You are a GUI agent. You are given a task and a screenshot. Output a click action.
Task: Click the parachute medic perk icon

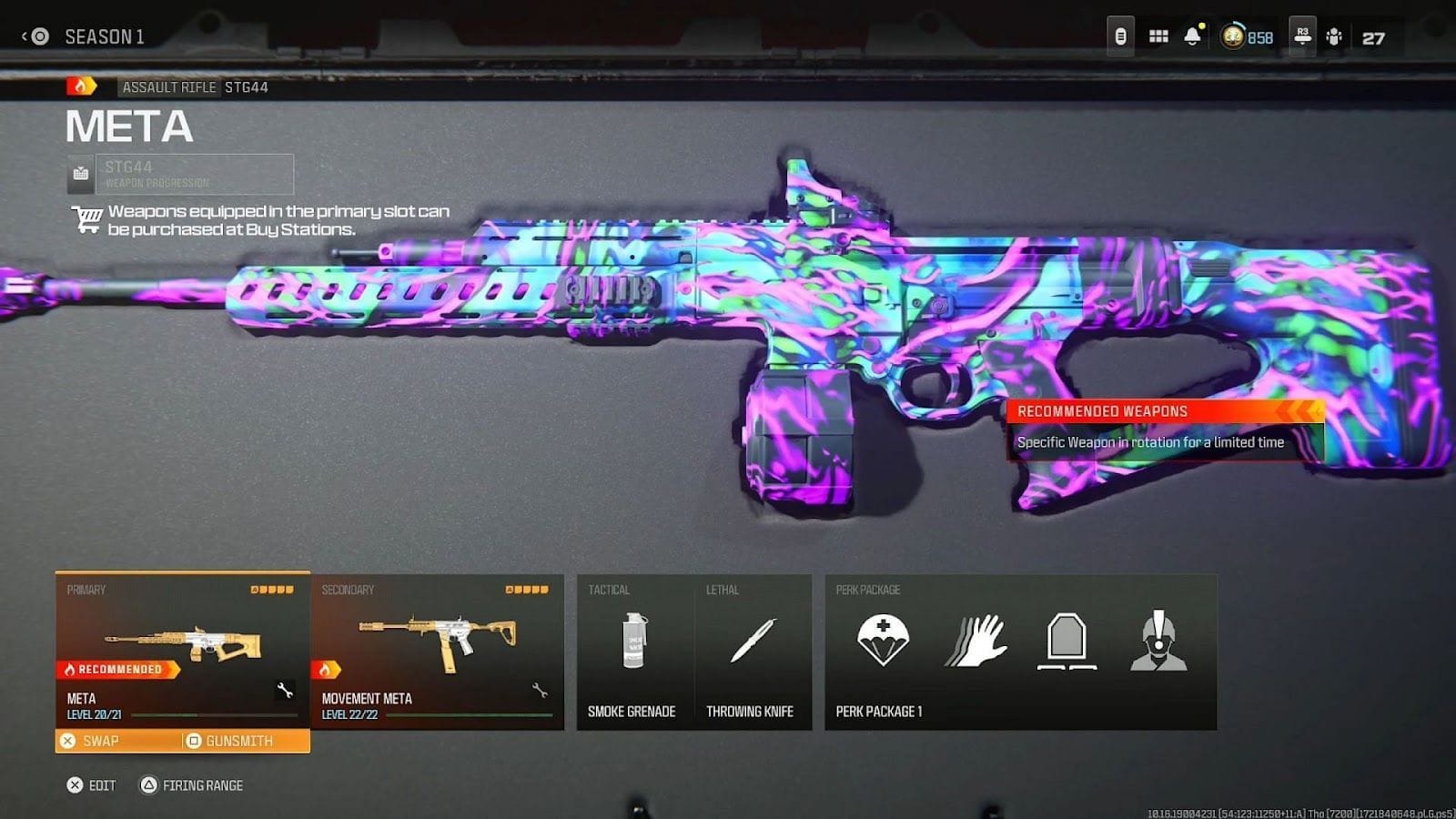(882, 642)
